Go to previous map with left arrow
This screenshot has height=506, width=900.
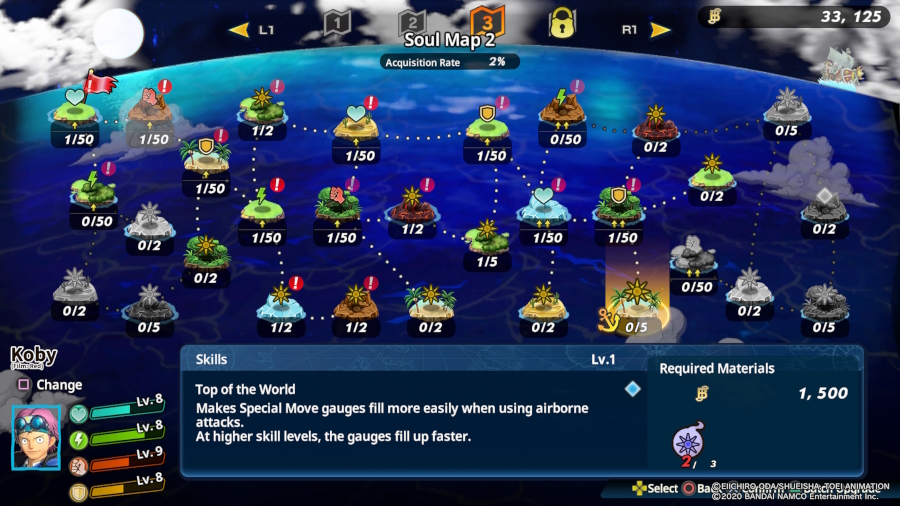click(239, 30)
